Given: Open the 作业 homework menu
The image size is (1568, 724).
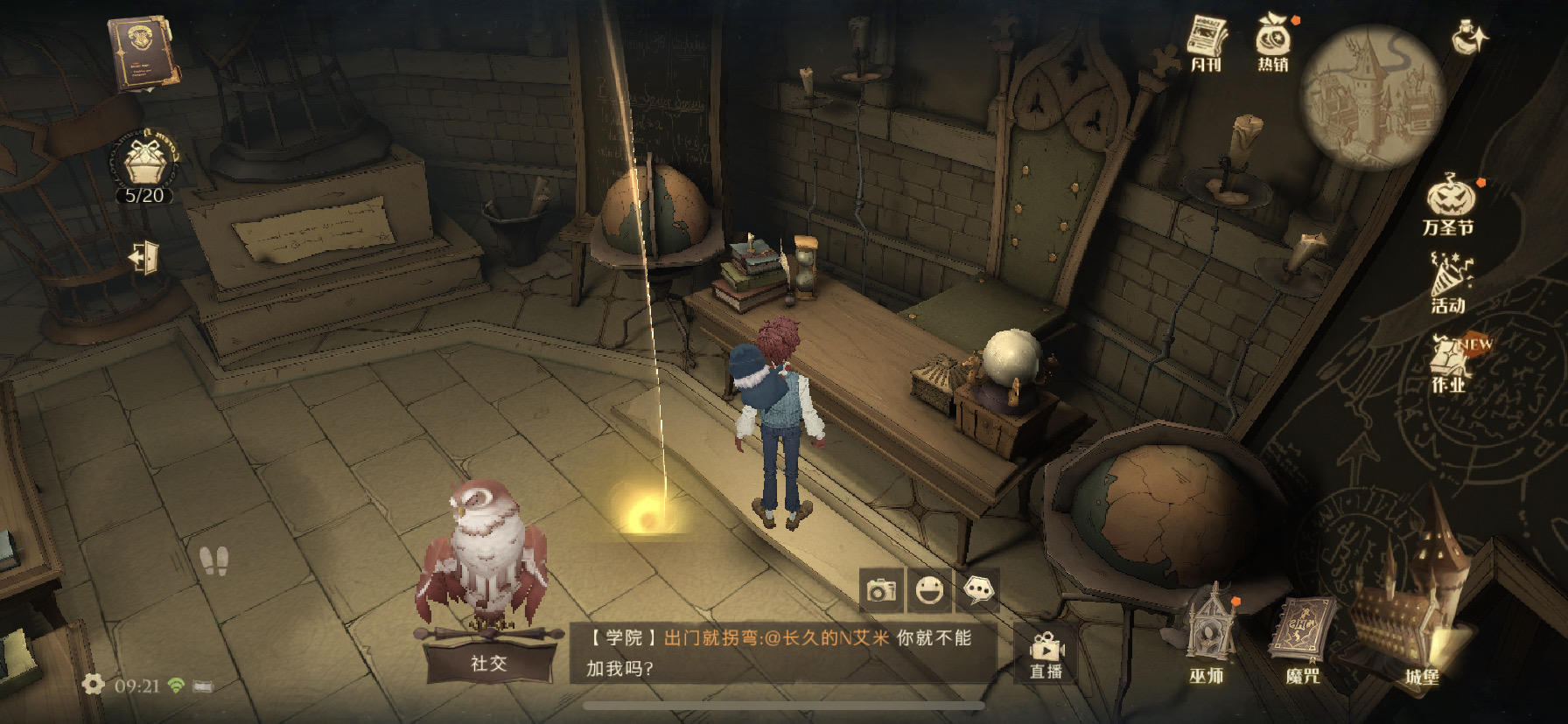Looking at the screenshot, I should (1449, 362).
